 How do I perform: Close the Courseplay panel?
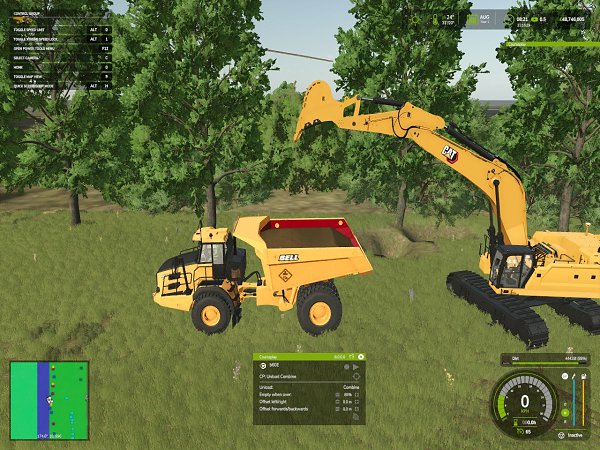coord(361,356)
